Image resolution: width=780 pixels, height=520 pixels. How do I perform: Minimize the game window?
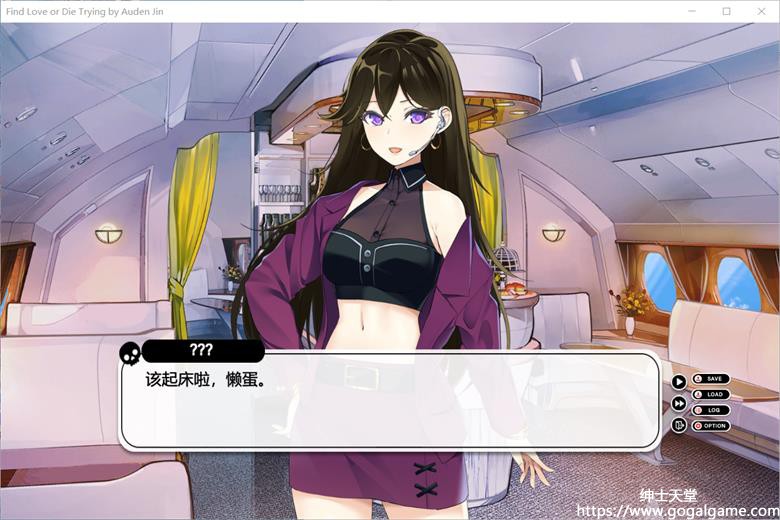tap(692, 11)
